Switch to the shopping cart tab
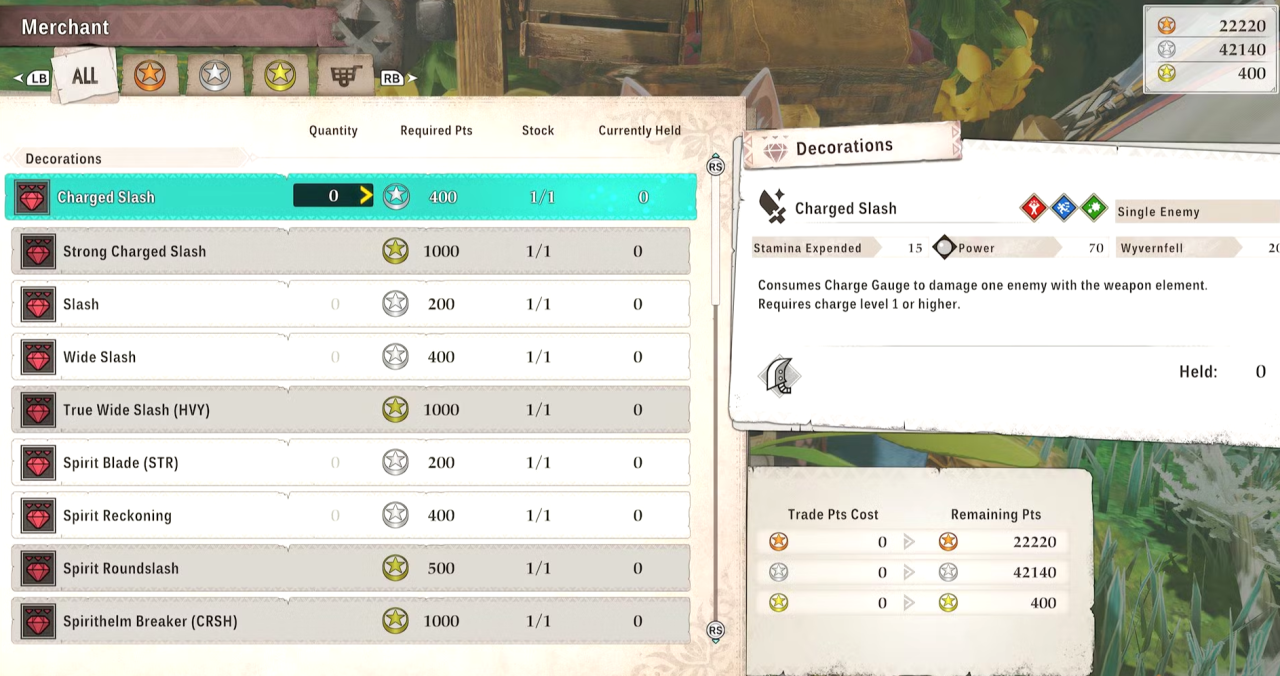Viewport: 1280px width, 676px height. [x=345, y=76]
